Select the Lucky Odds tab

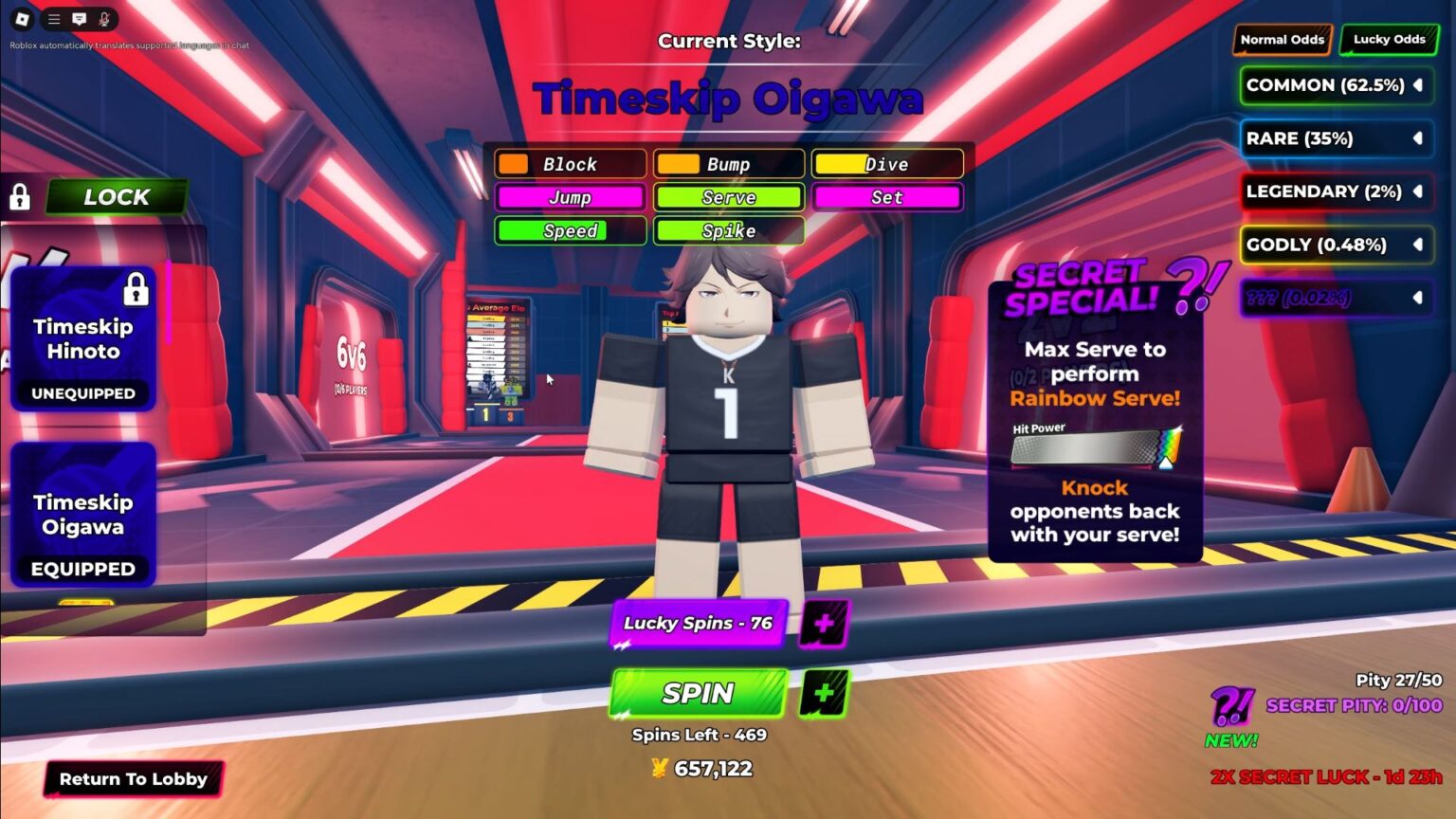(1389, 40)
